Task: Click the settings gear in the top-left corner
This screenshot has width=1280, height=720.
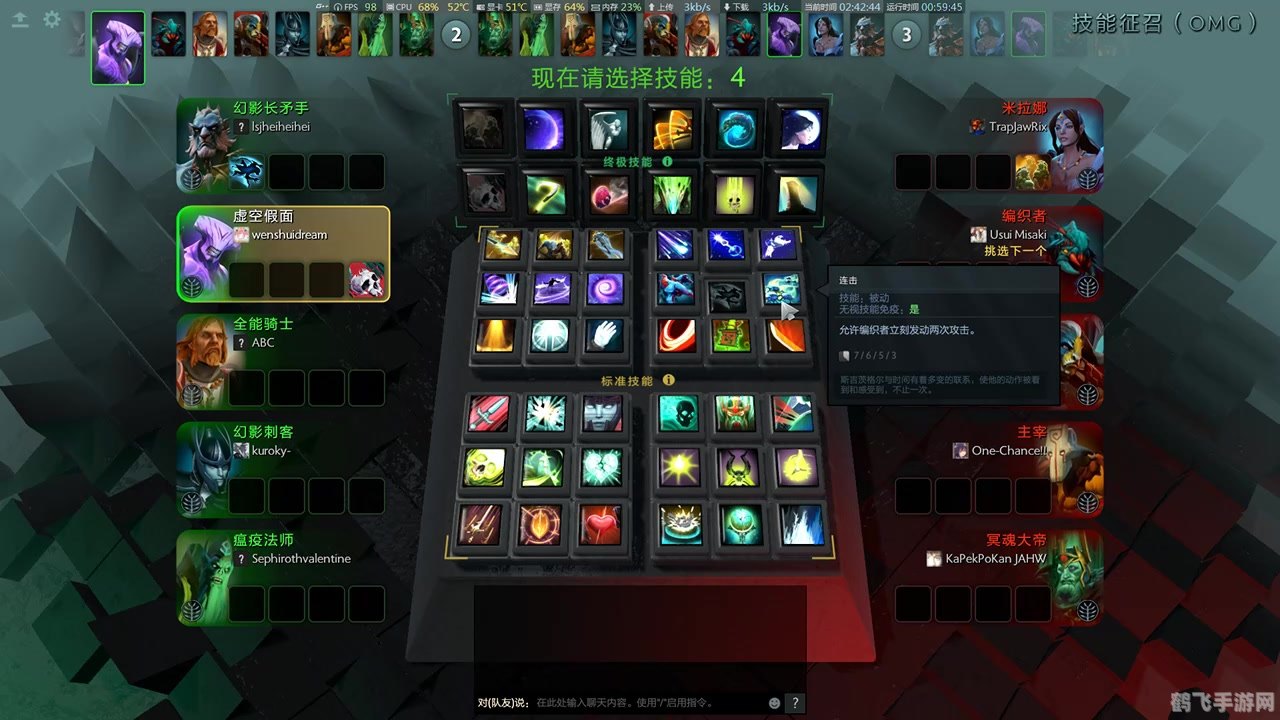Action: (x=52, y=17)
